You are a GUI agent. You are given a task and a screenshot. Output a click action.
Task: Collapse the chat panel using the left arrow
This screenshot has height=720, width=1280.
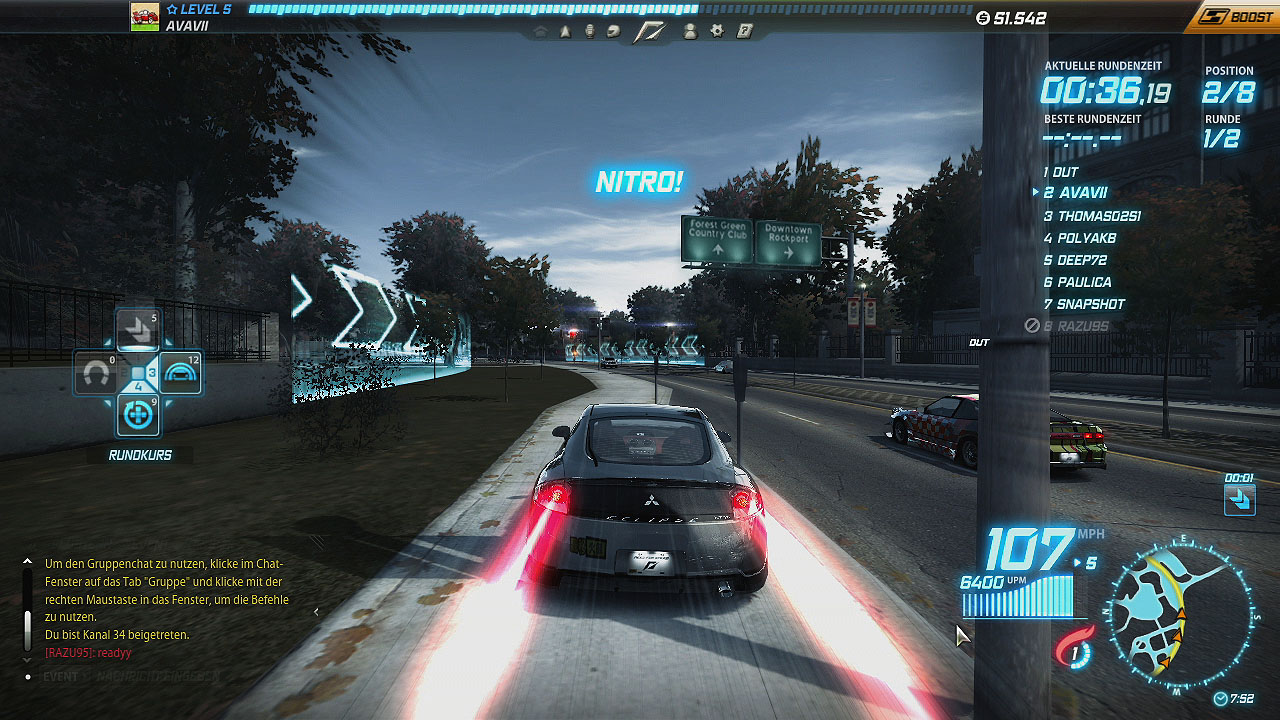pos(316,612)
